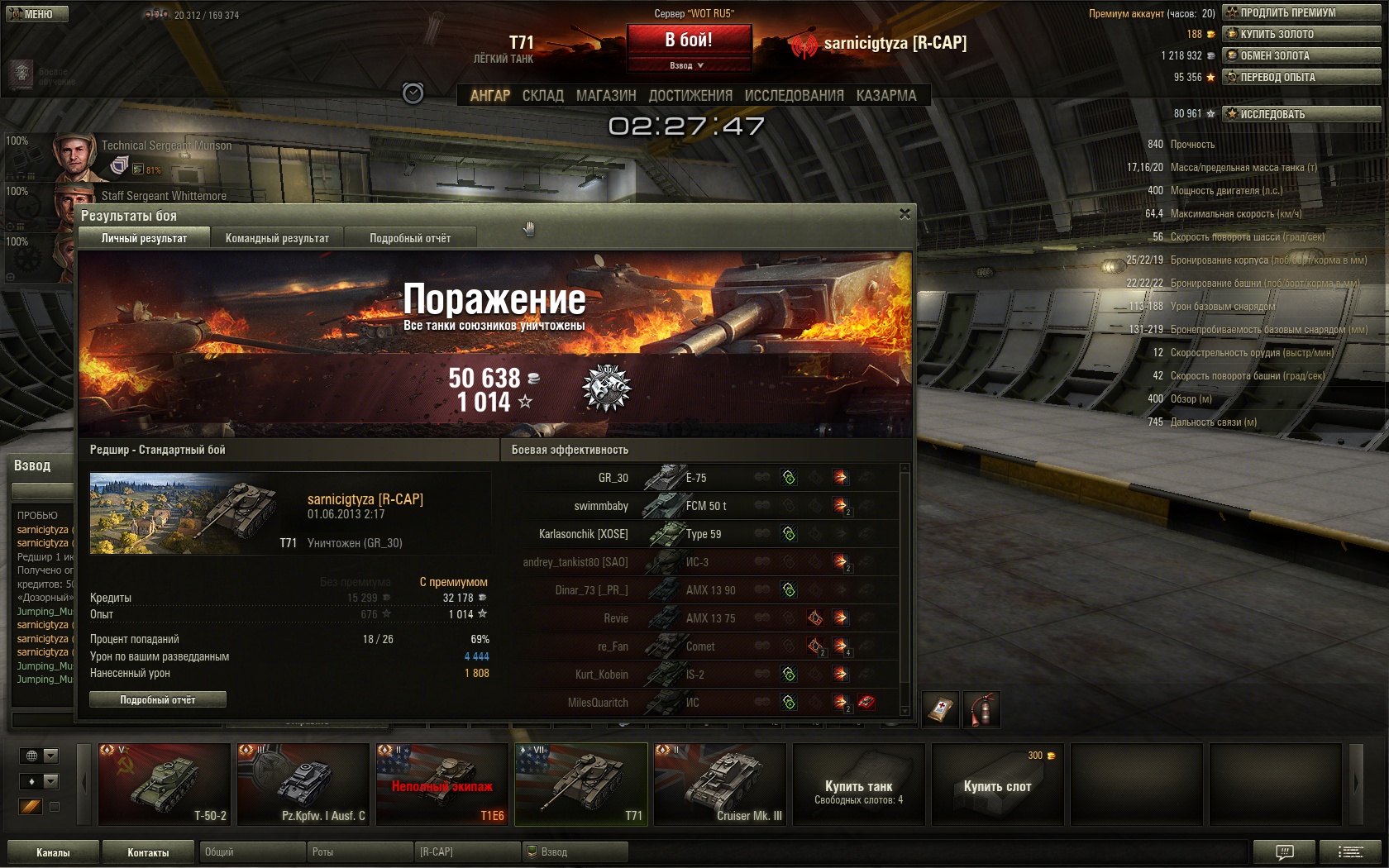Choose the Pz.Kpfw. I Ausf. C tank
Screen dimensions: 1389x868
(x=303, y=784)
